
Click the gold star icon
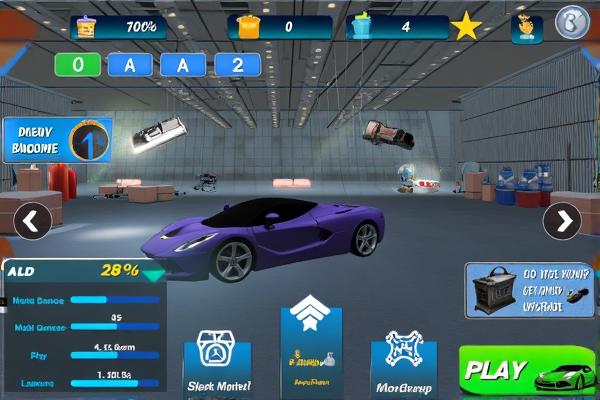[x=466, y=27]
